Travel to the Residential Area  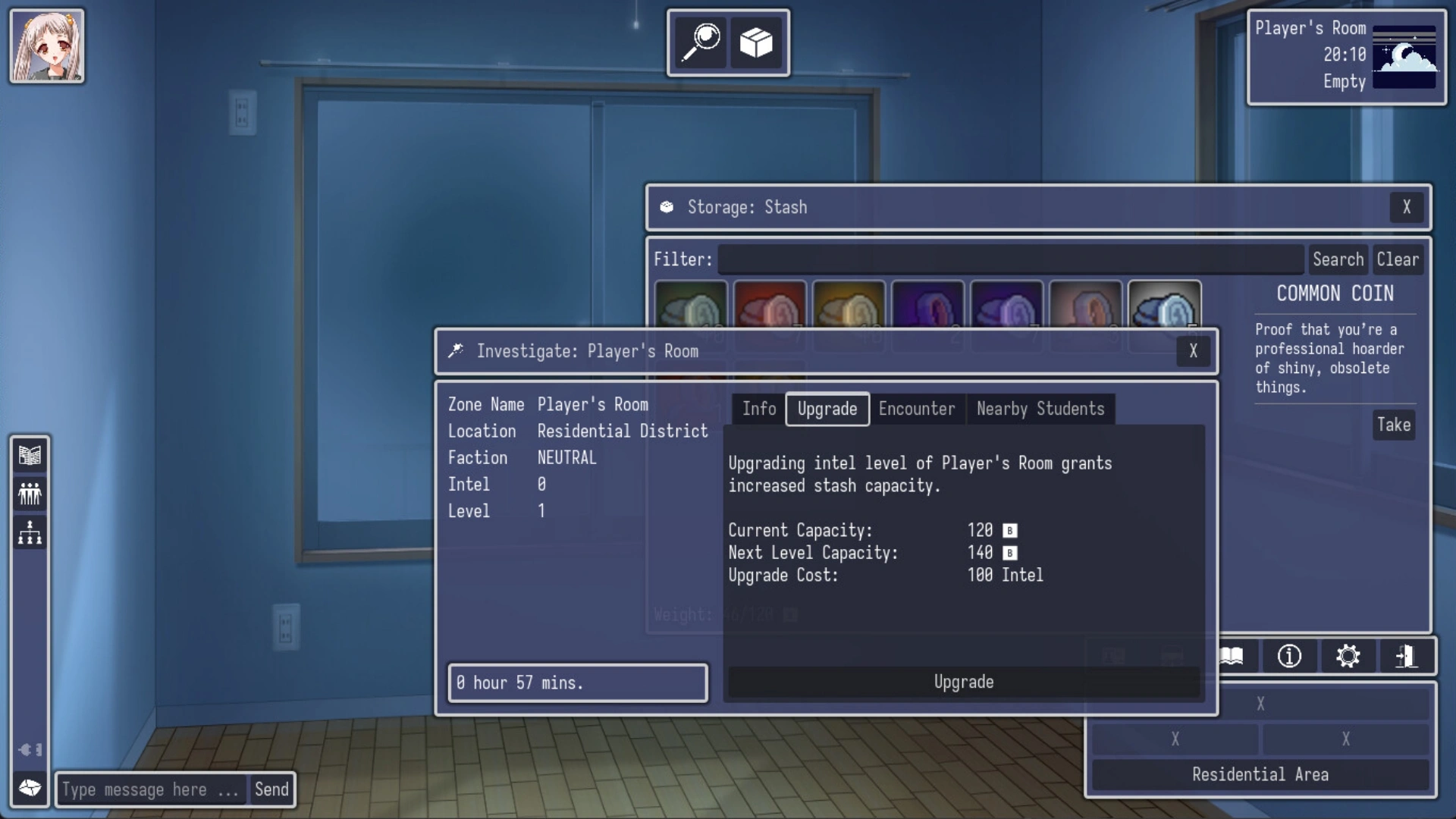pyautogui.click(x=1260, y=774)
